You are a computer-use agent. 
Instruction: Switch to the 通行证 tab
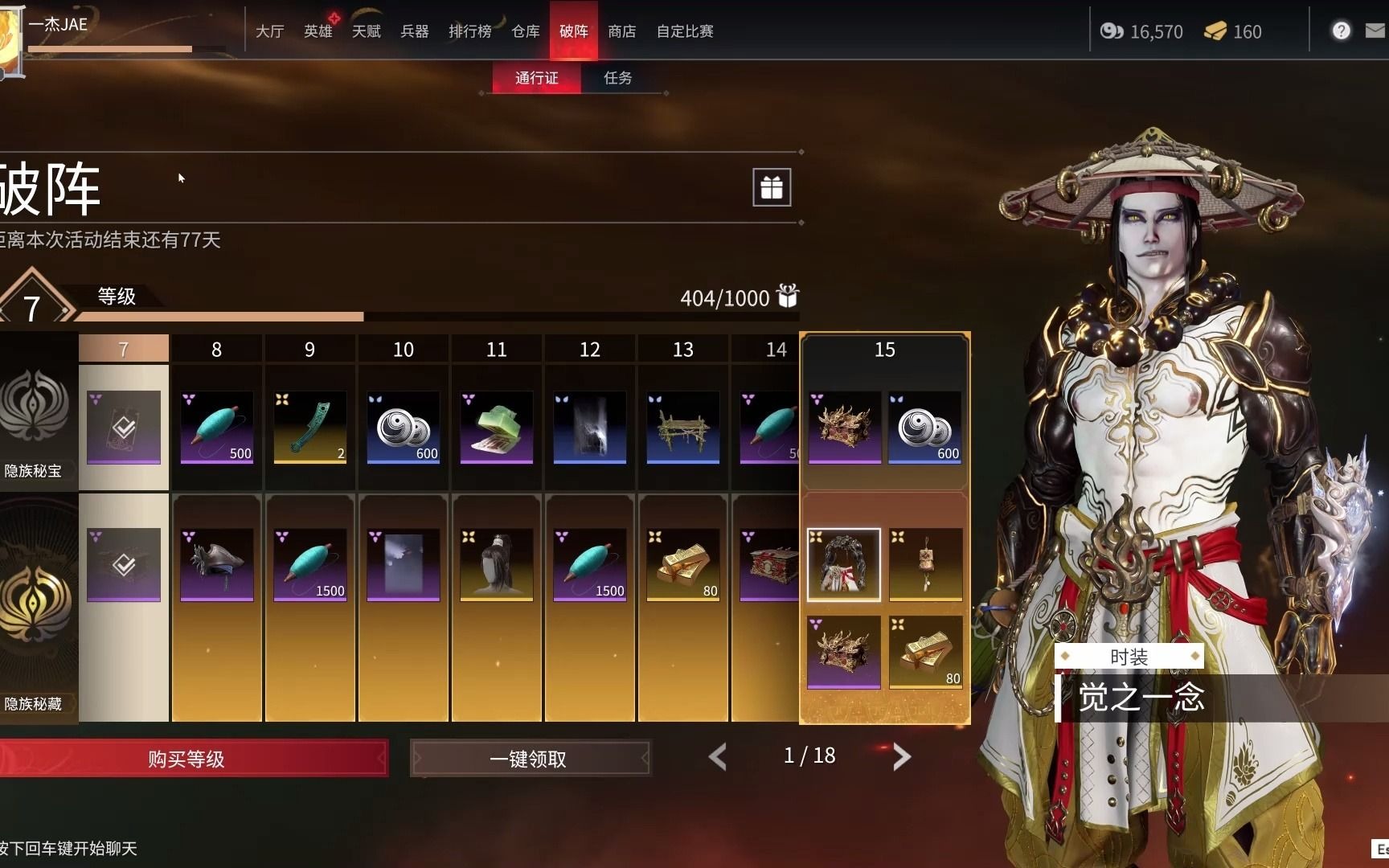pyautogui.click(x=535, y=78)
